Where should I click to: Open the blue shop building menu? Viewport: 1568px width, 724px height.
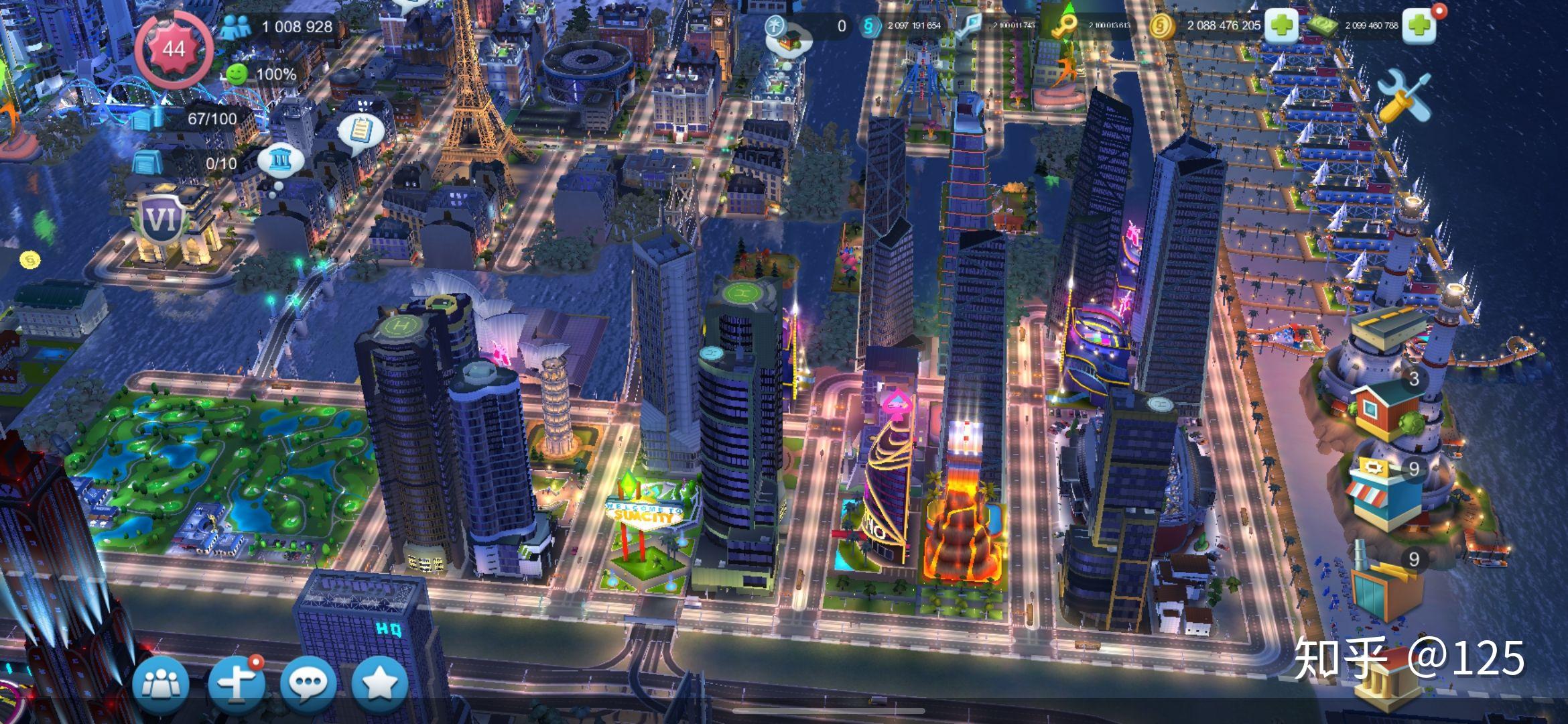point(1384,496)
